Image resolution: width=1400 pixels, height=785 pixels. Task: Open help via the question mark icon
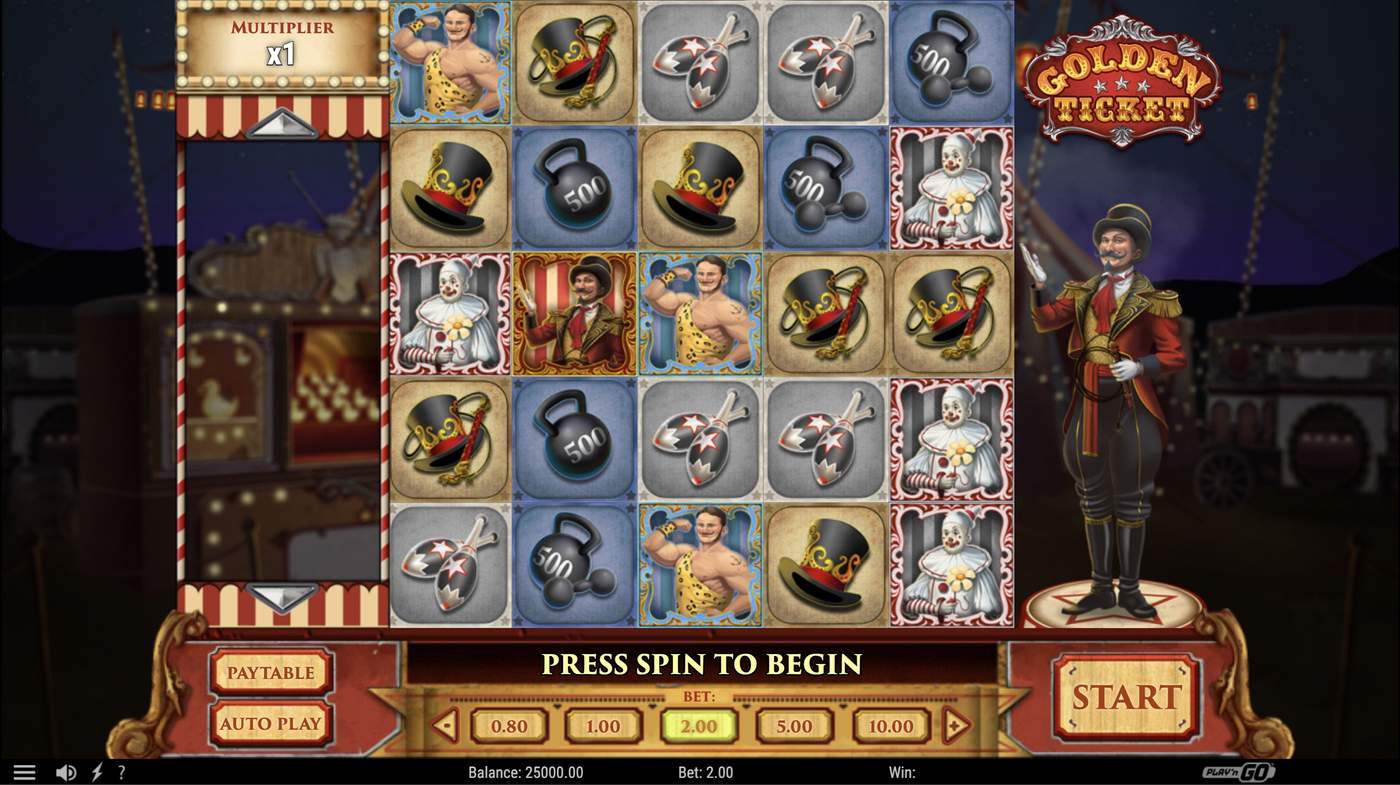pos(121,771)
